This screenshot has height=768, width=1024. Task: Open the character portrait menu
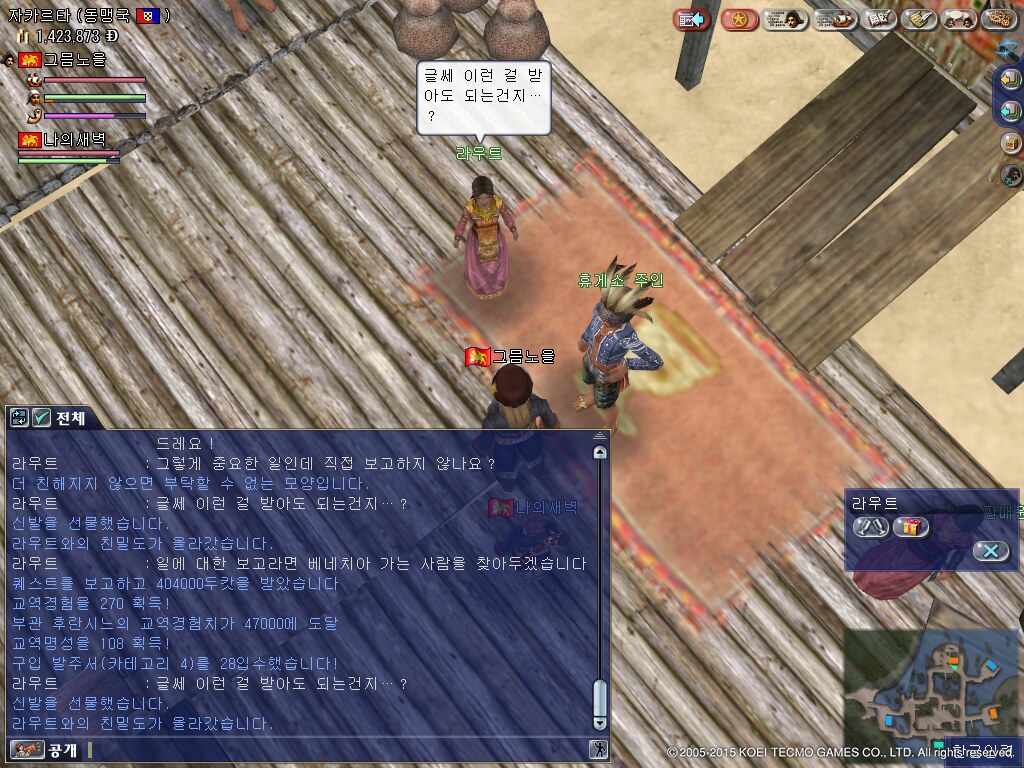[x=785, y=19]
